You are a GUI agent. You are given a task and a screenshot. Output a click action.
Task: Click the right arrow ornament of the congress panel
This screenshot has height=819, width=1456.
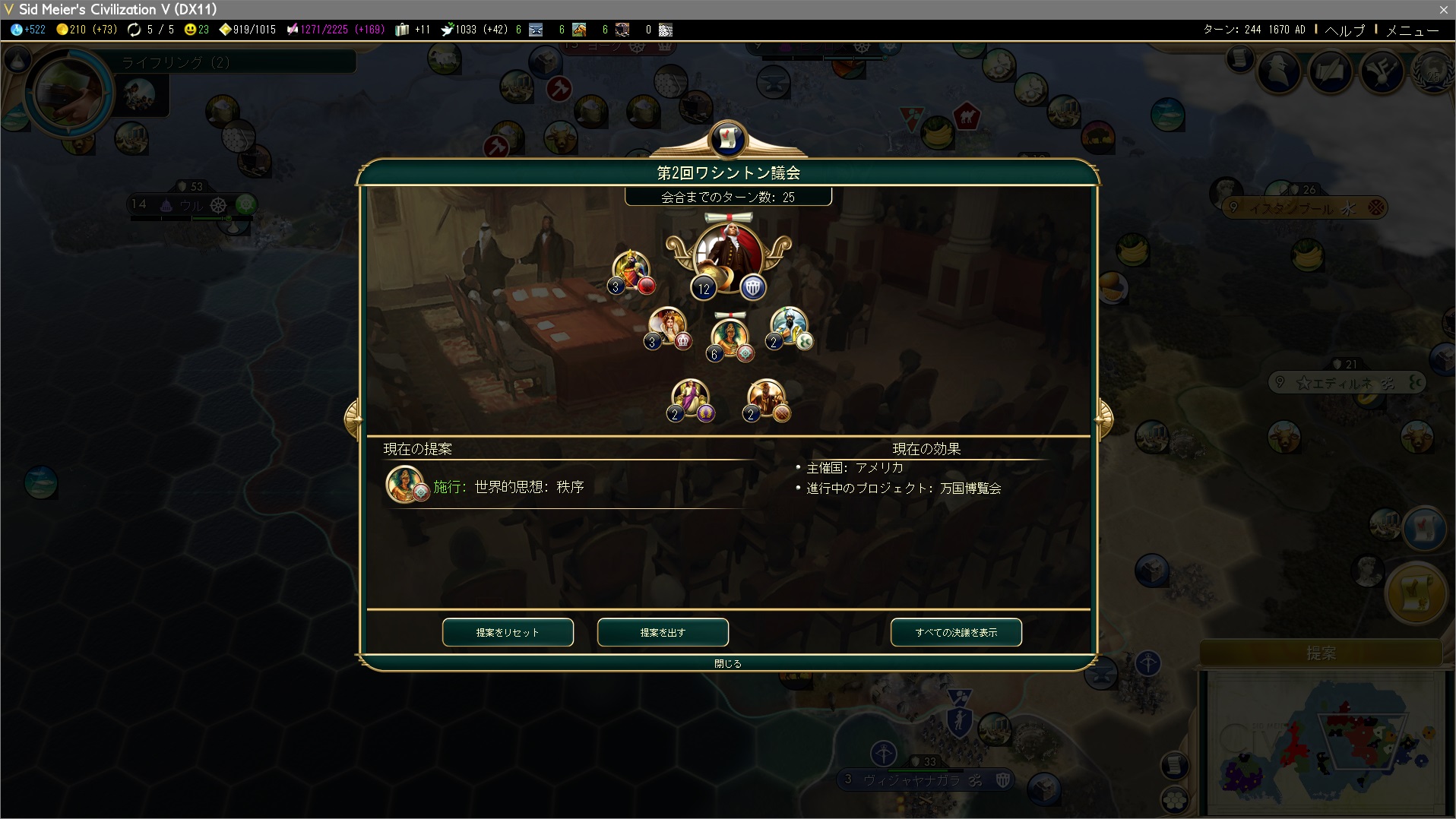point(1103,419)
